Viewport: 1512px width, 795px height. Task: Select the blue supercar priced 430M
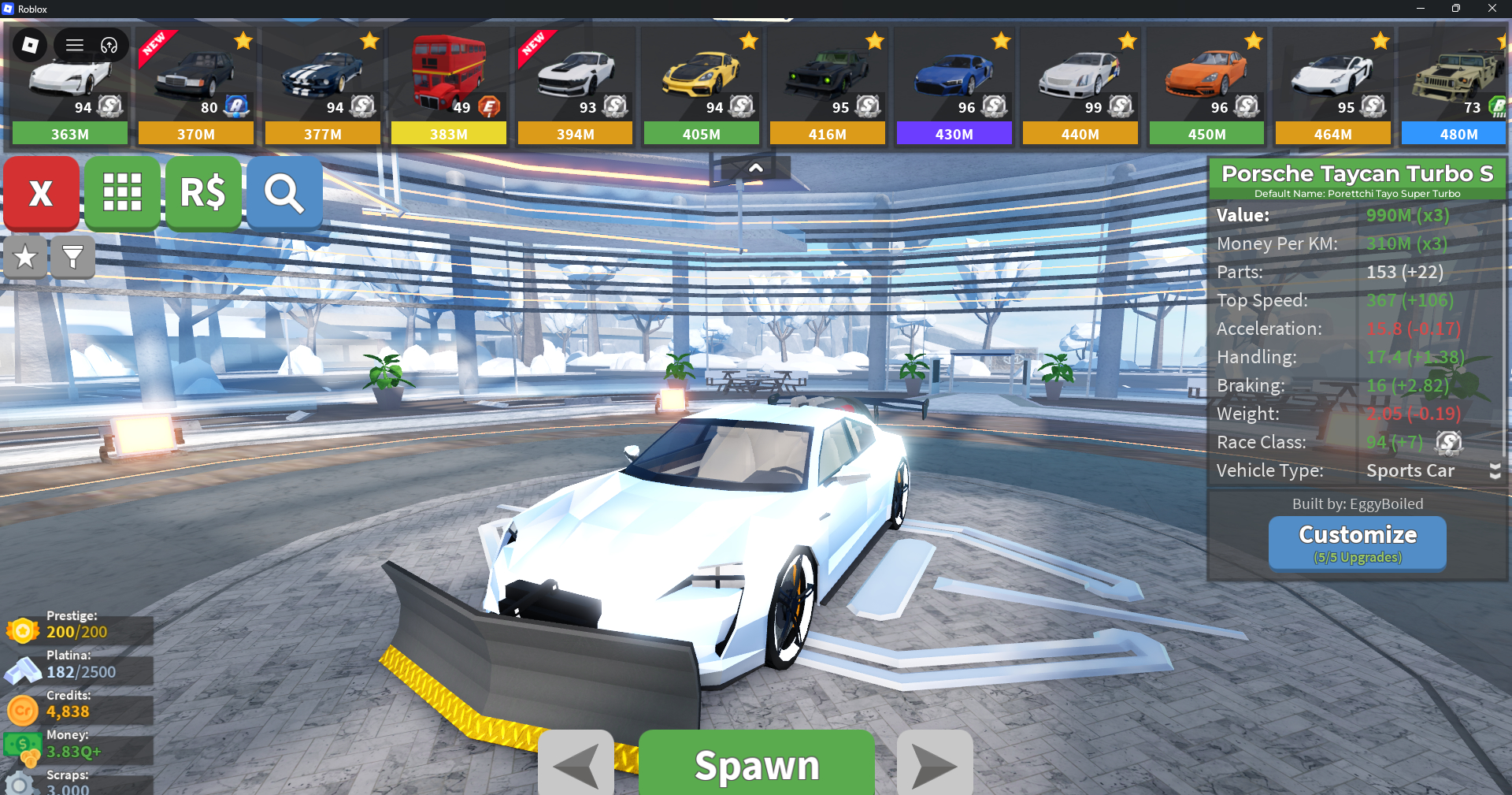(954, 87)
